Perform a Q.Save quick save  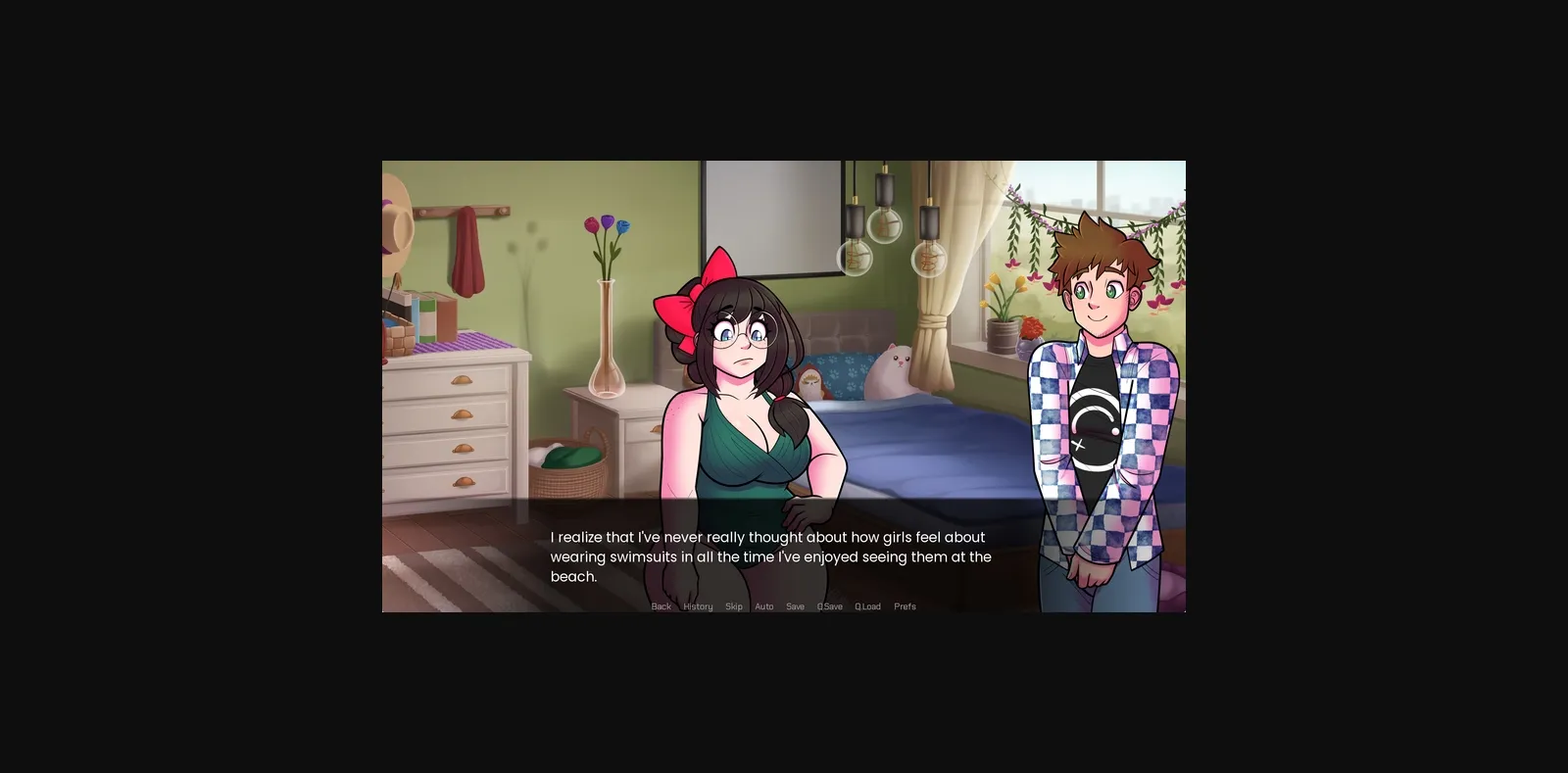[x=829, y=605]
